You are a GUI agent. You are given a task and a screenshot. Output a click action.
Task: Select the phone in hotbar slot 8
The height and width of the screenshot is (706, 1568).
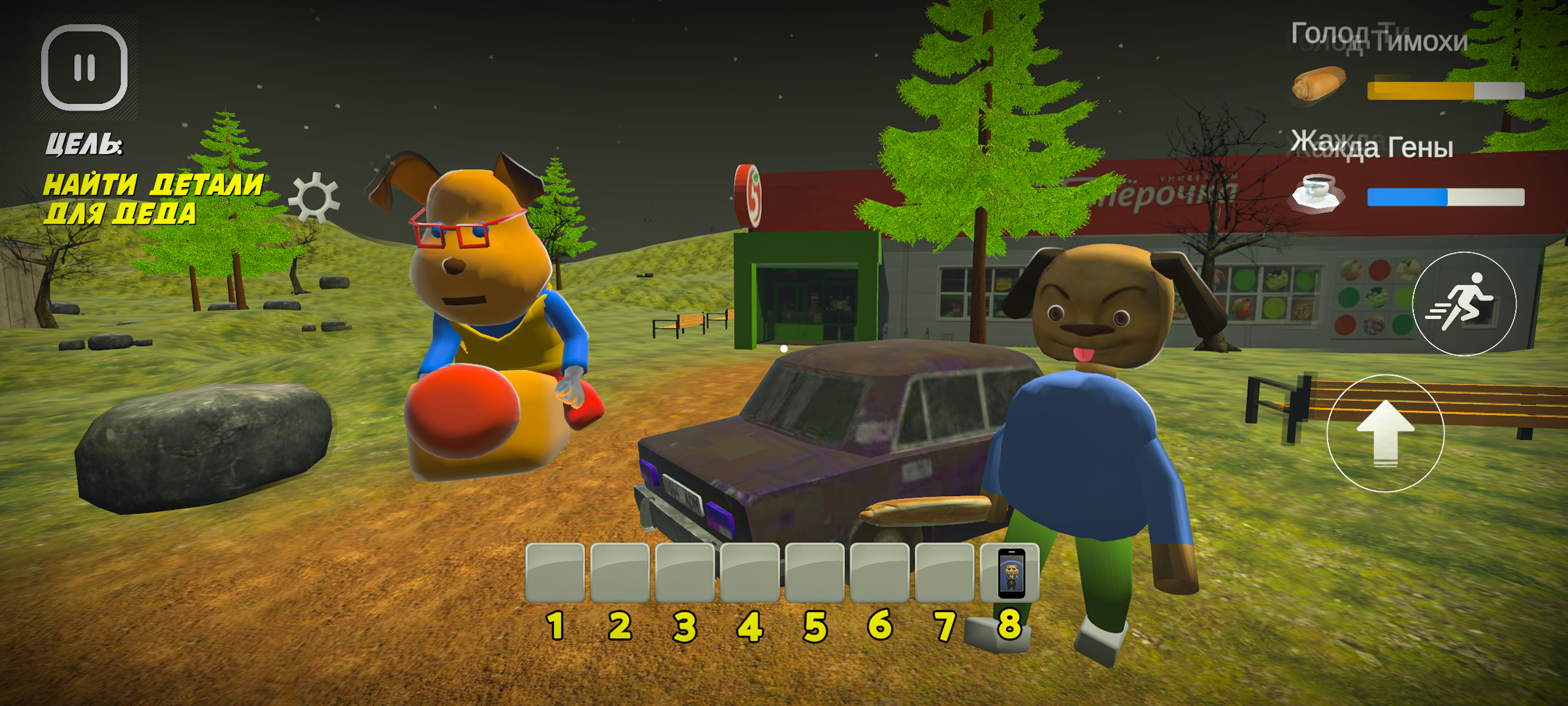[1010, 573]
